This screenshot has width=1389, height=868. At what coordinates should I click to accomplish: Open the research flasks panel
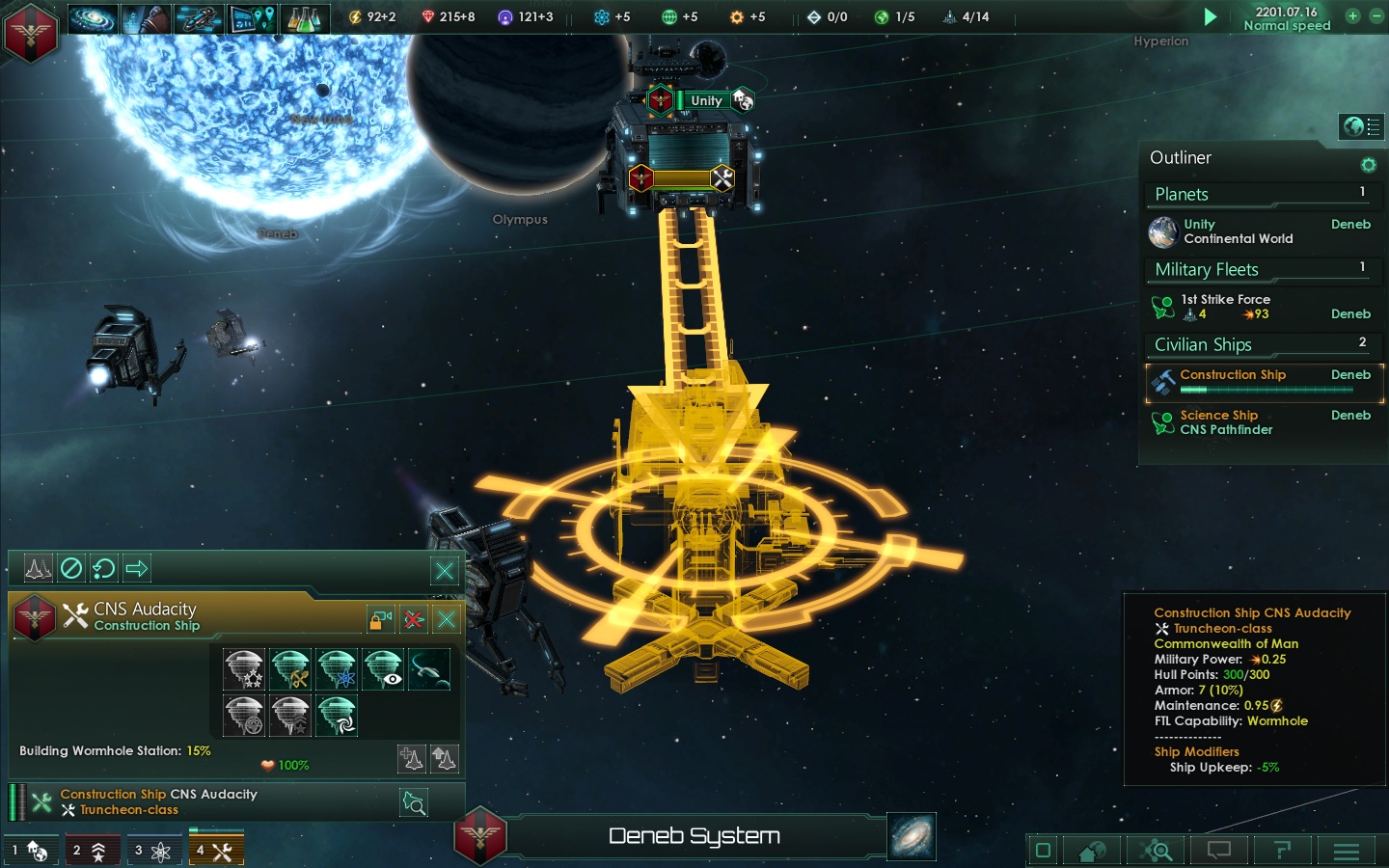tap(304, 17)
